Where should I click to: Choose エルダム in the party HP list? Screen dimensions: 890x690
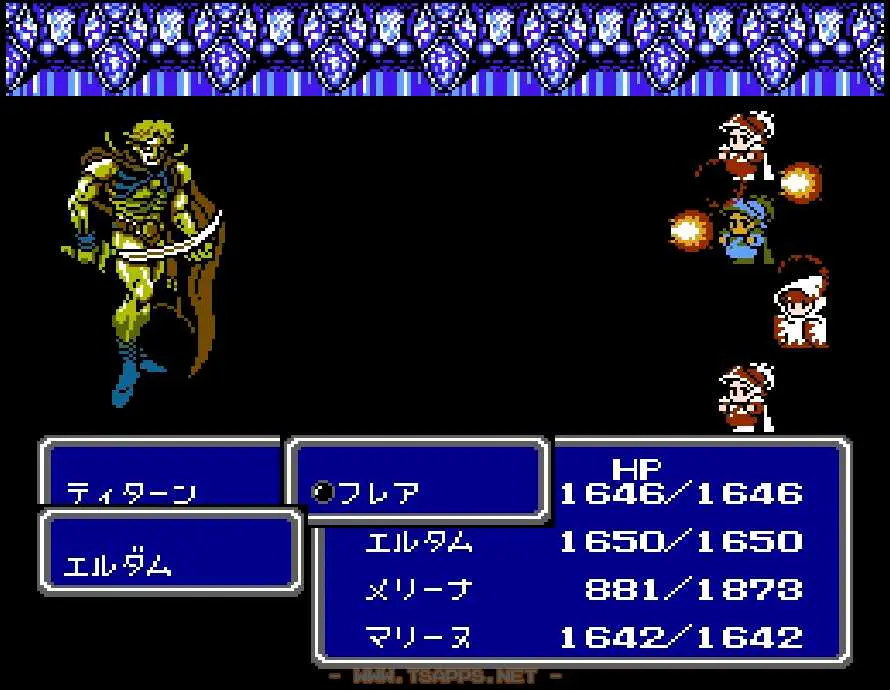click(x=418, y=542)
